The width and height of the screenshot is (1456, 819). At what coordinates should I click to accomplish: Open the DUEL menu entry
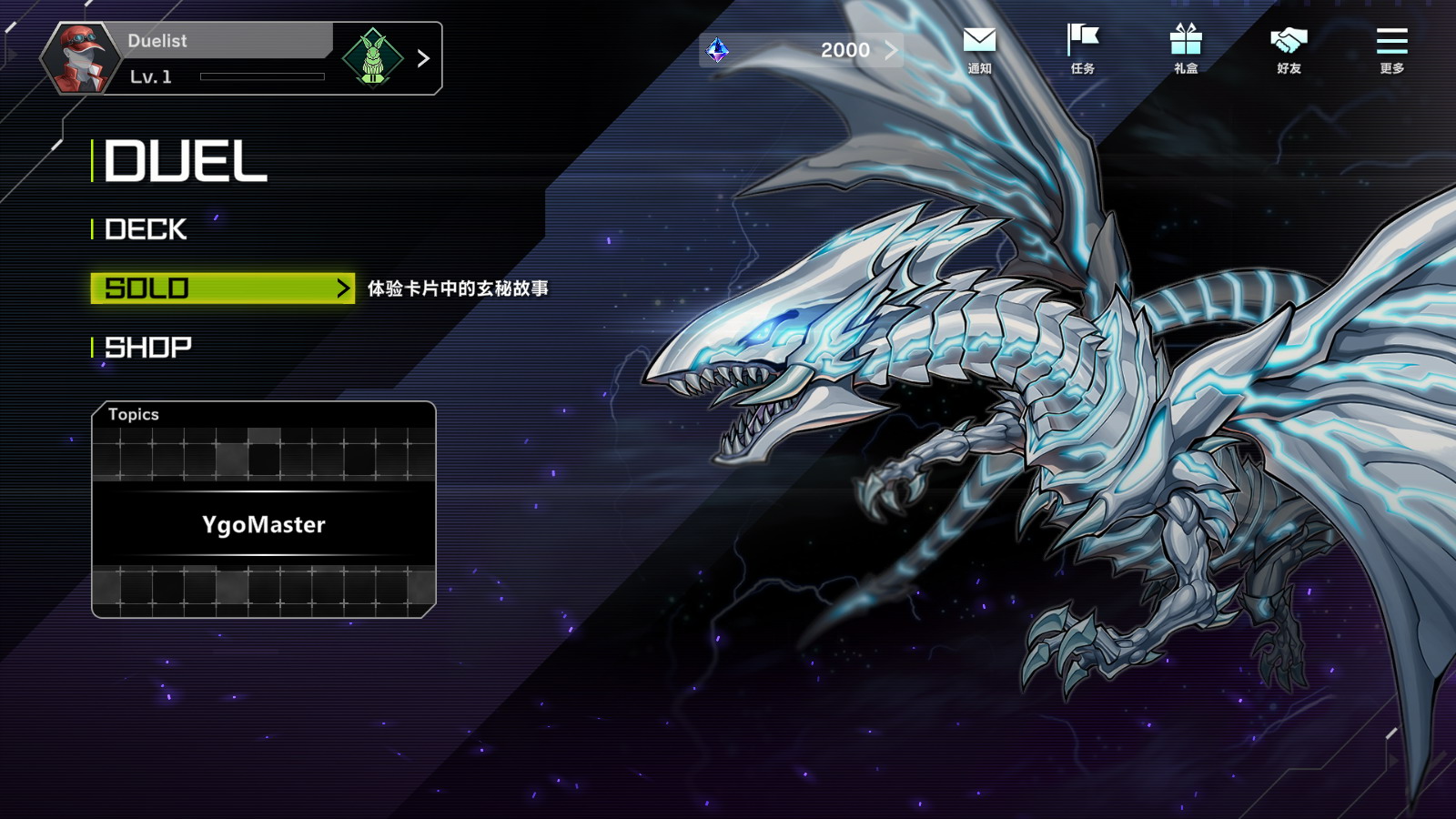coord(186,162)
